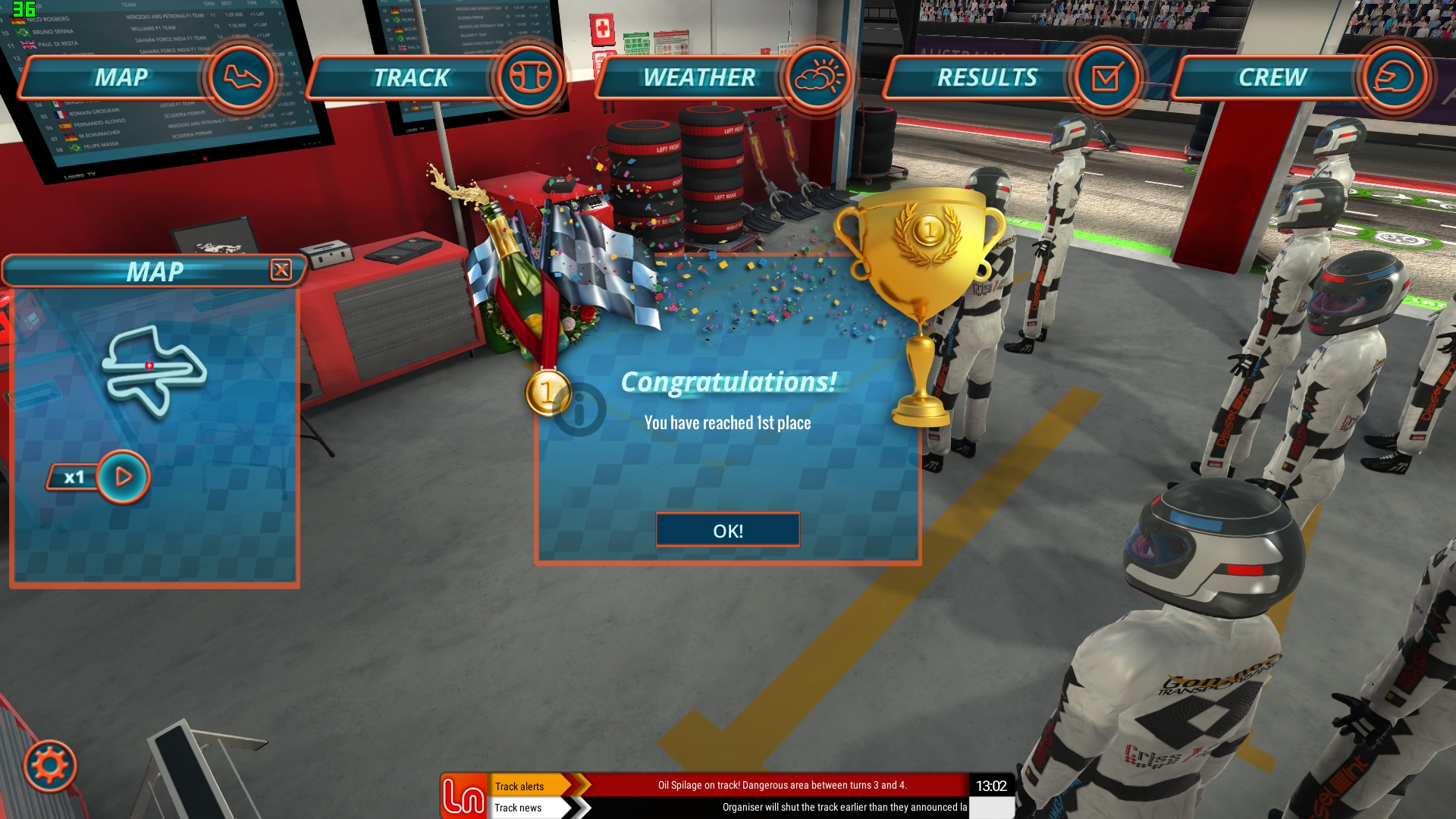This screenshot has height=819, width=1456.
Task: Select the MAP menu label
Action: (x=120, y=76)
